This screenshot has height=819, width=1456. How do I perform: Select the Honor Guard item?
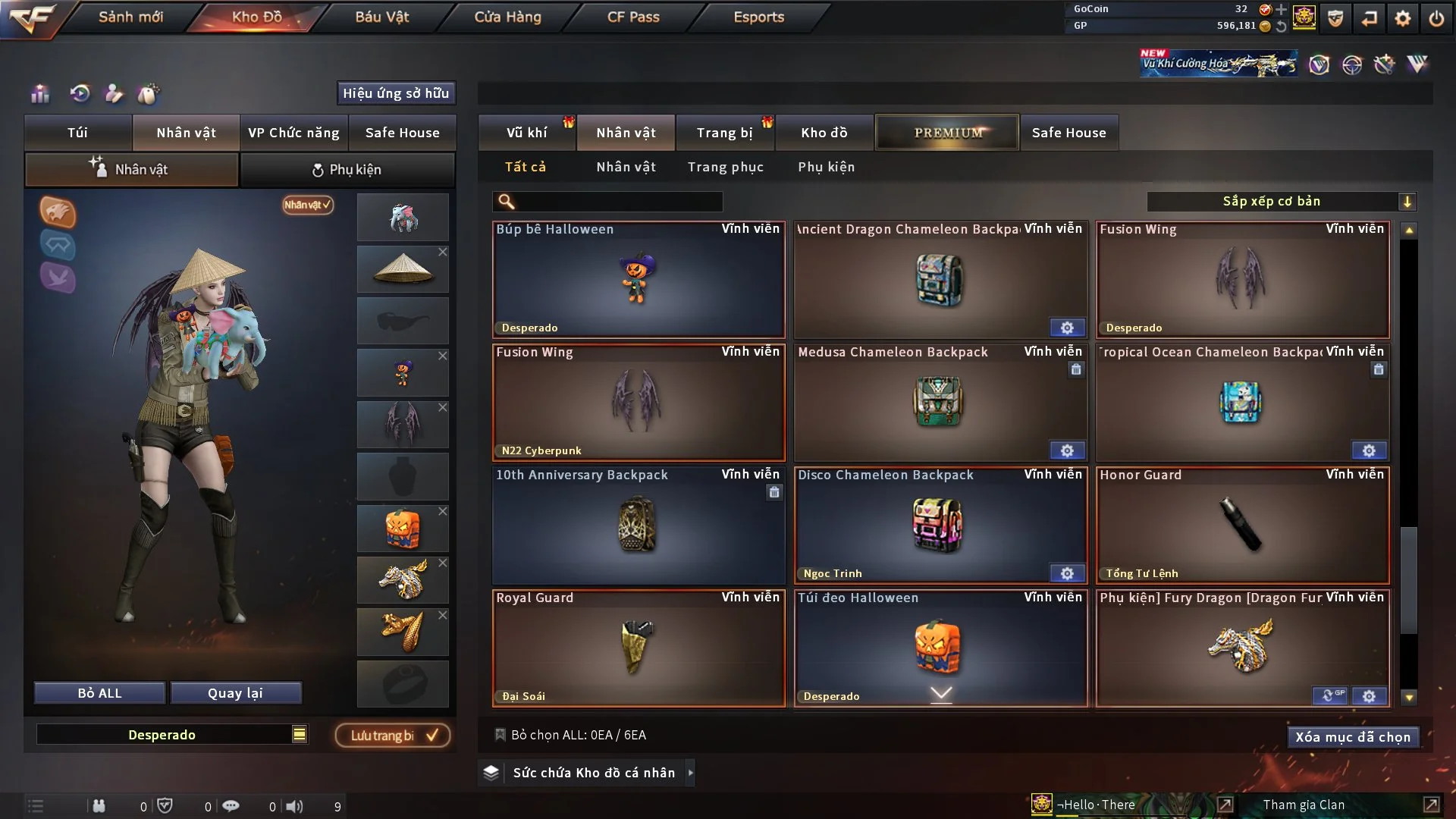click(1242, 526)
